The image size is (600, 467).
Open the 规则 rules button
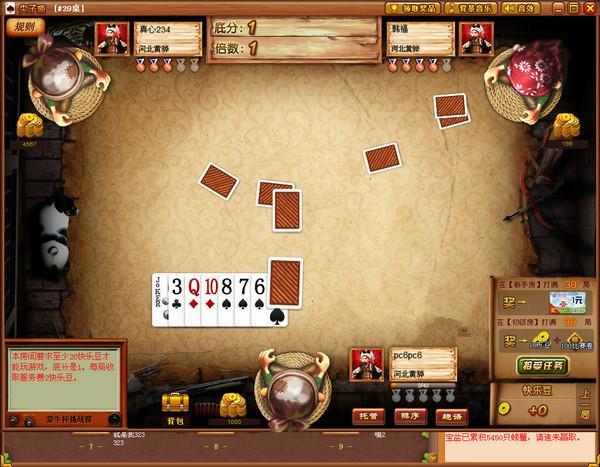coord(25,27)
